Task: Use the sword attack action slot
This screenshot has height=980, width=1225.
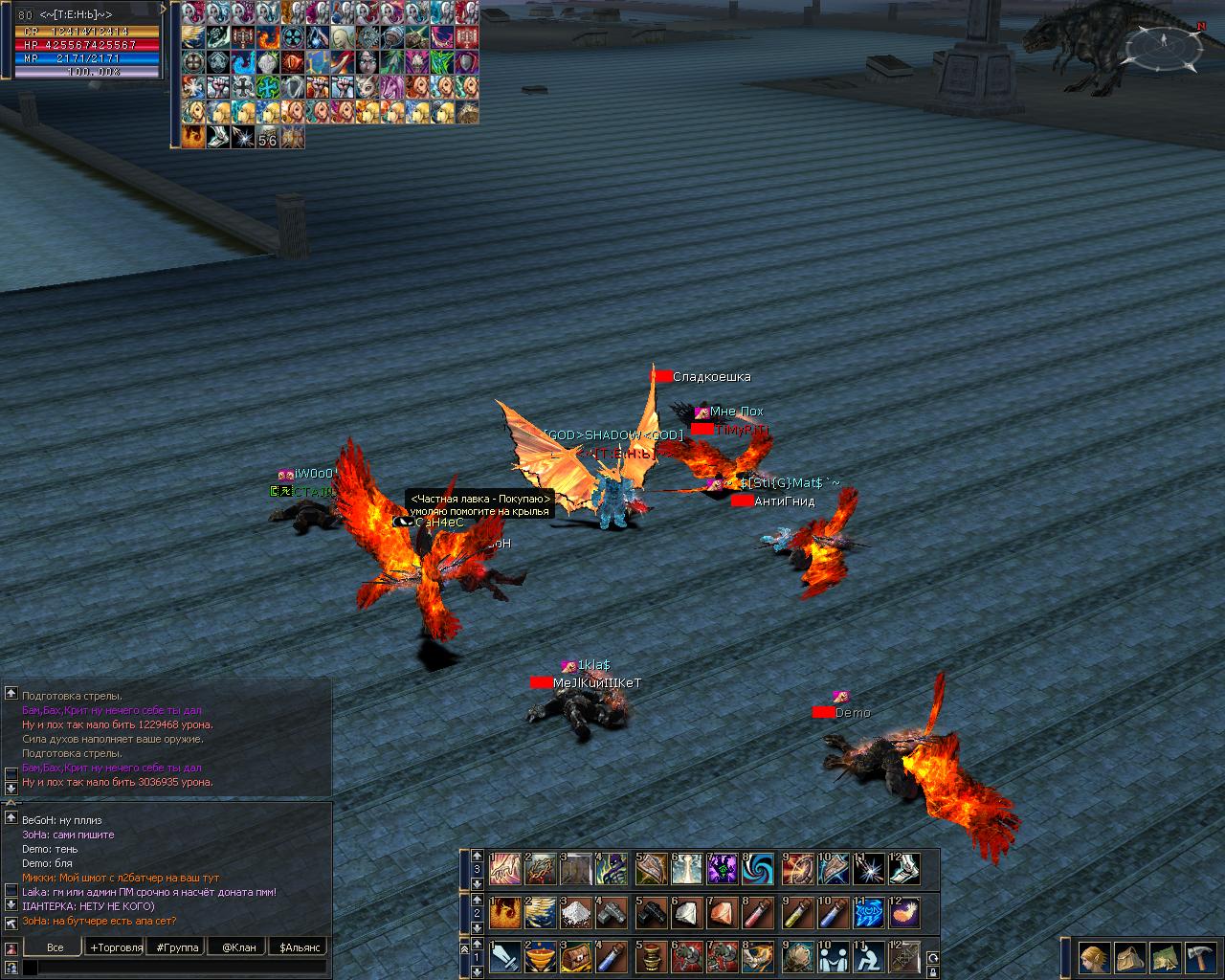Action: [504, 957]
